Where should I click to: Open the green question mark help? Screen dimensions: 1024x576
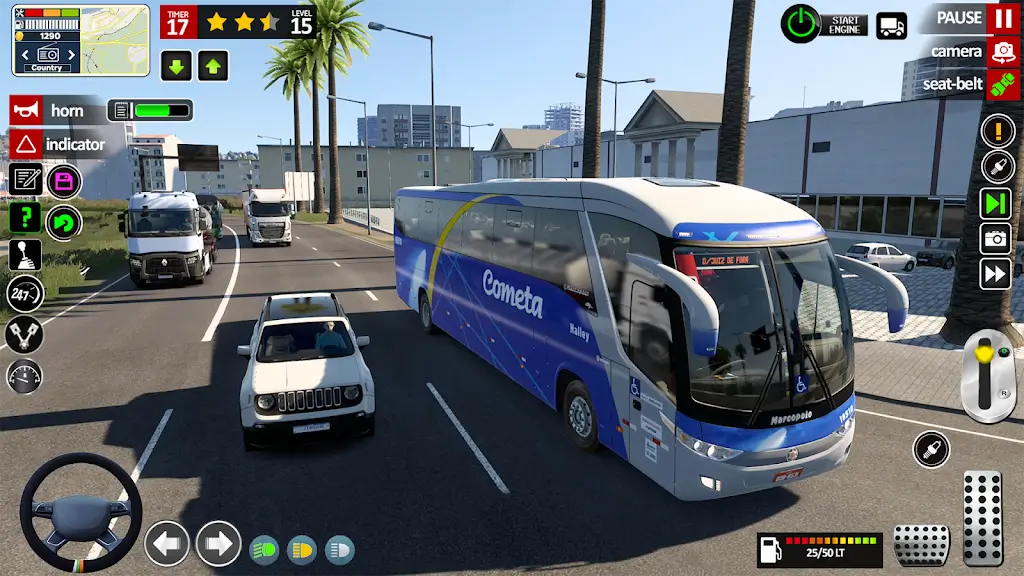(x=25, y=218)
